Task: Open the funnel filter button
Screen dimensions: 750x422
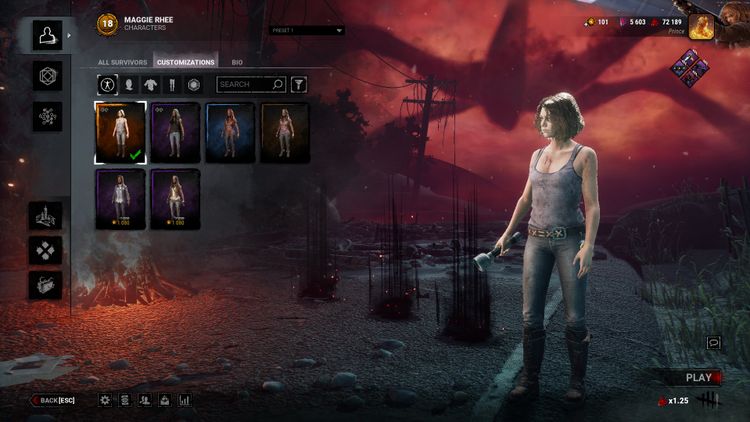Action: [x=298, y=85]
